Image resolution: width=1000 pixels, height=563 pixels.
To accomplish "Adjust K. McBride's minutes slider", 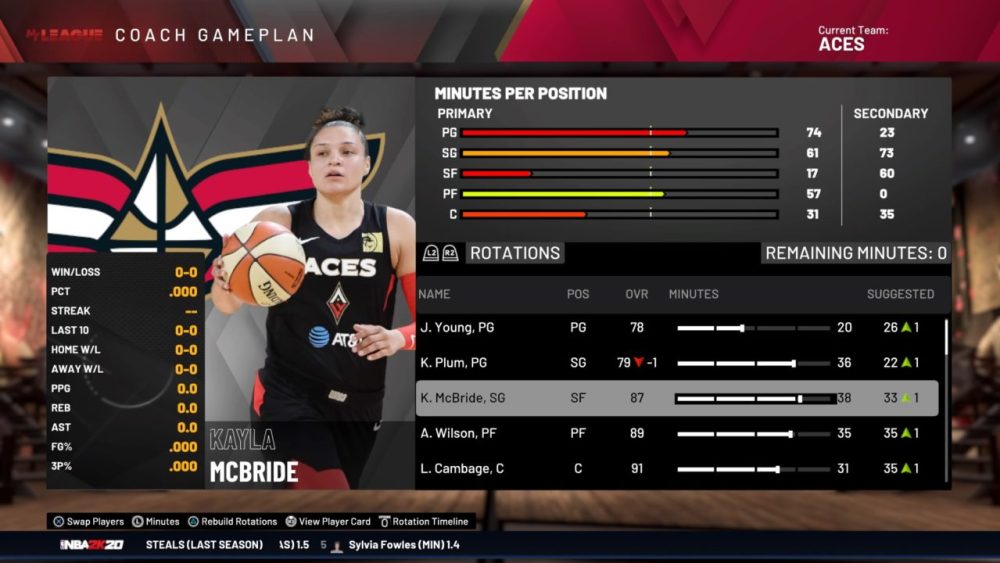I will (x=799, y=398).
